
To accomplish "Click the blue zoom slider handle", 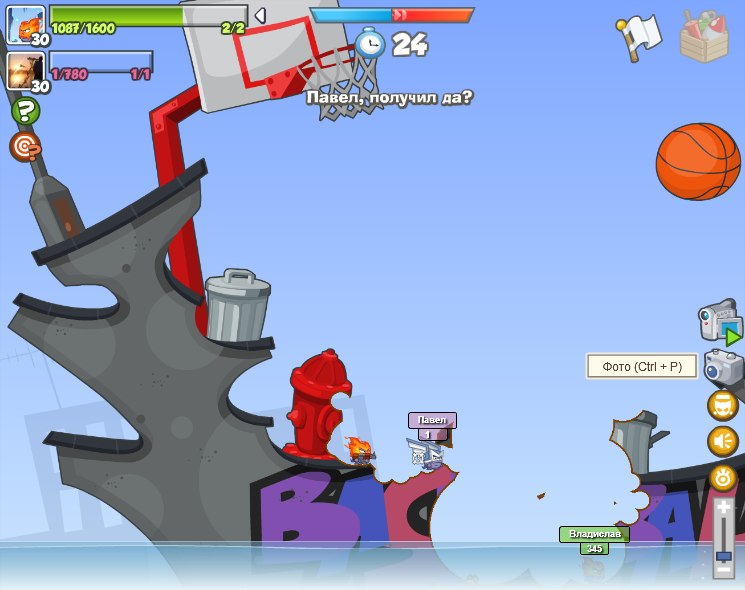I will click(723, 555).
